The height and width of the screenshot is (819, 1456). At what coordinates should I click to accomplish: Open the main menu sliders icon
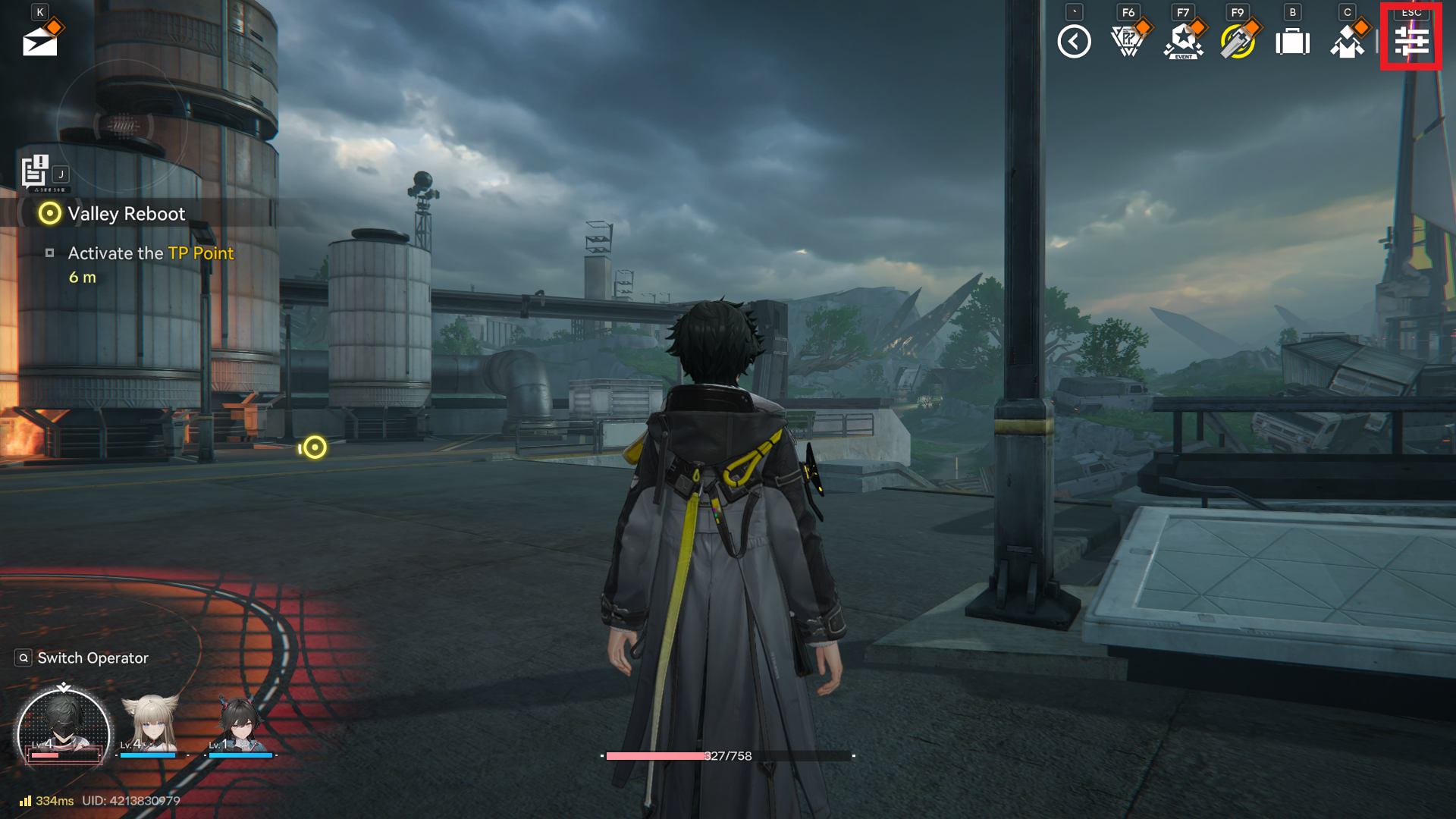(x=1410, y=42)
